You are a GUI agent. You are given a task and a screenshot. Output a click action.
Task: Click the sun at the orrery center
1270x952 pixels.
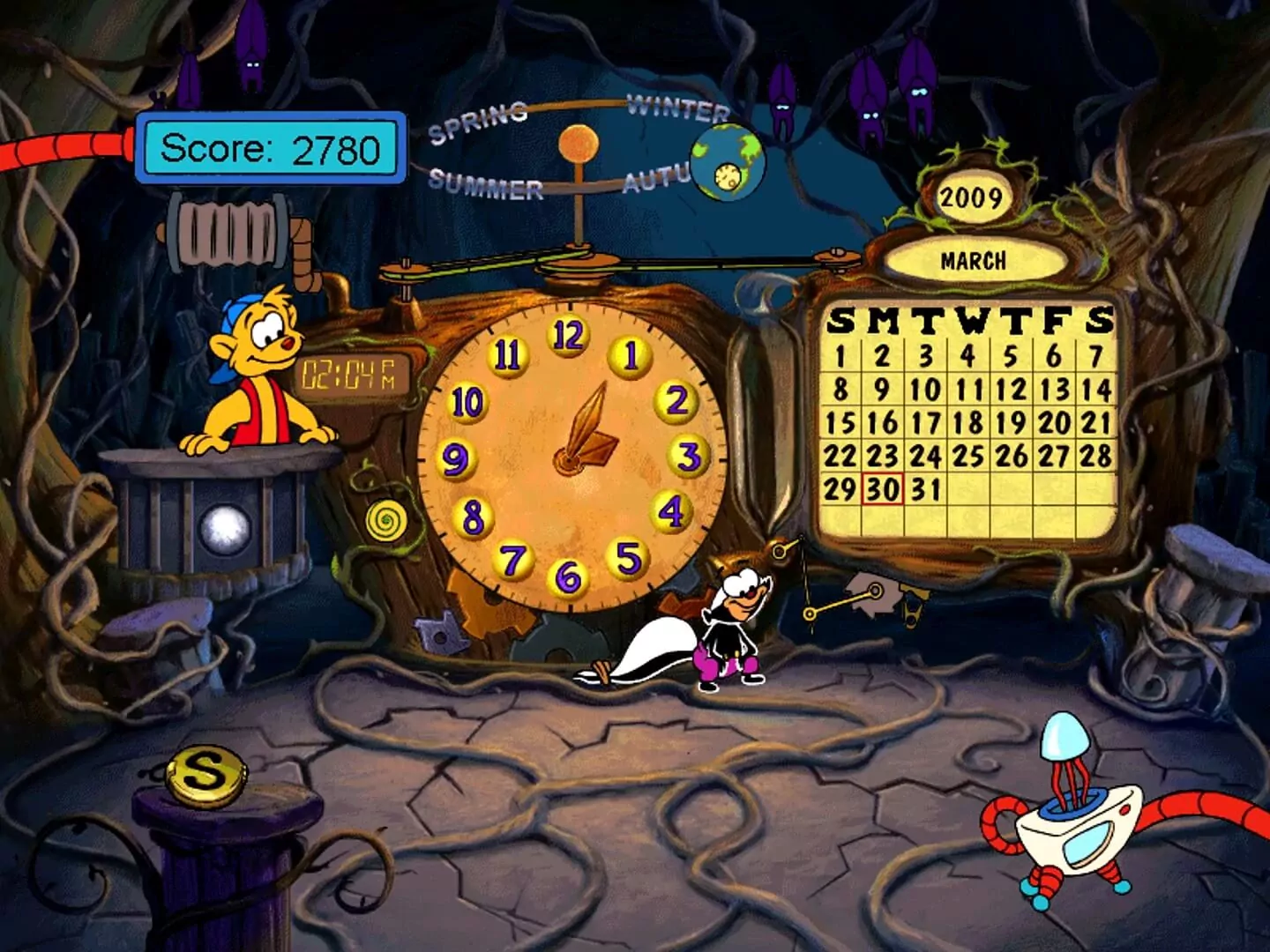coord(578,143)
